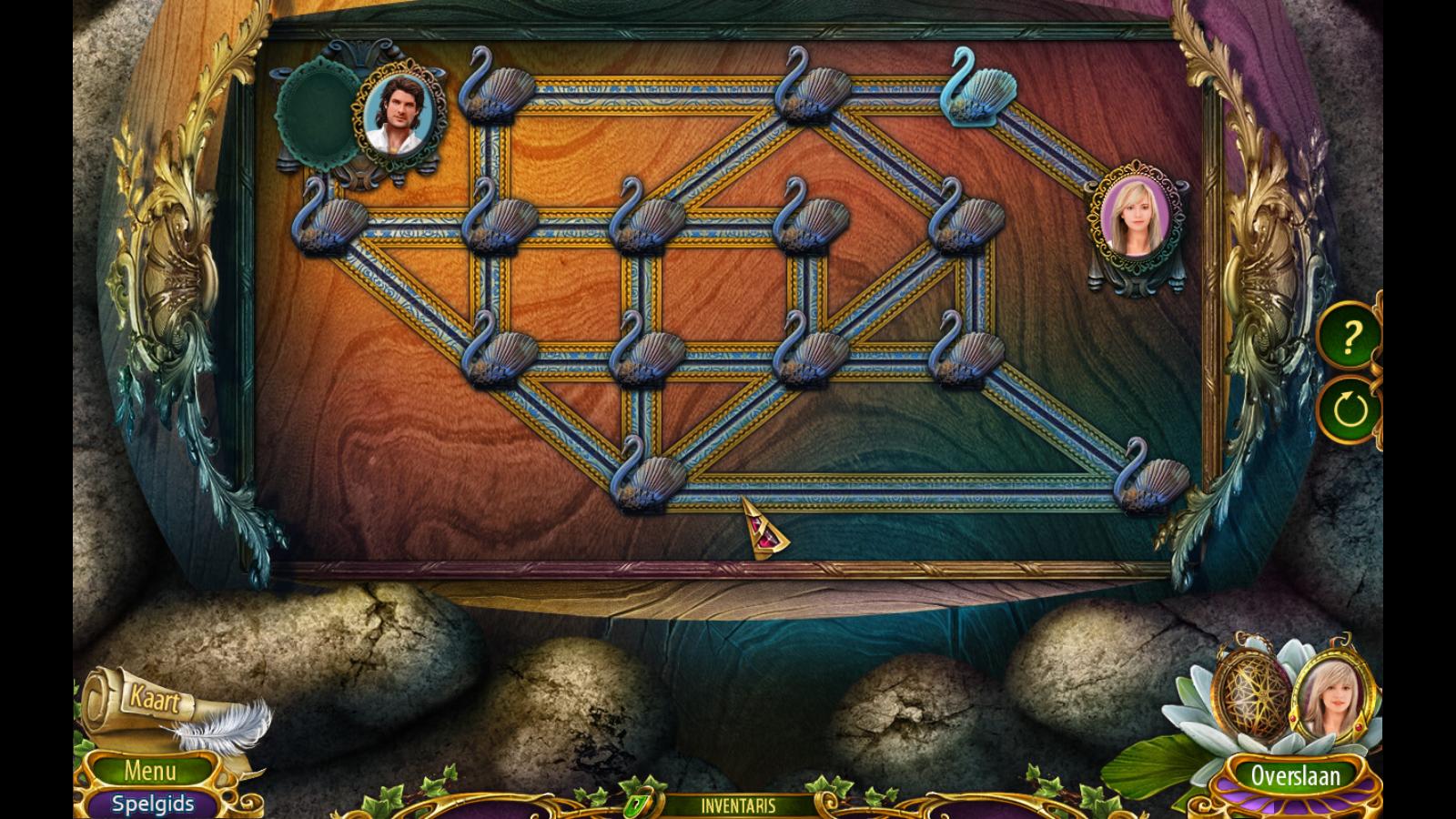Expand the Inventaris inventory bar

click(738, 805)
